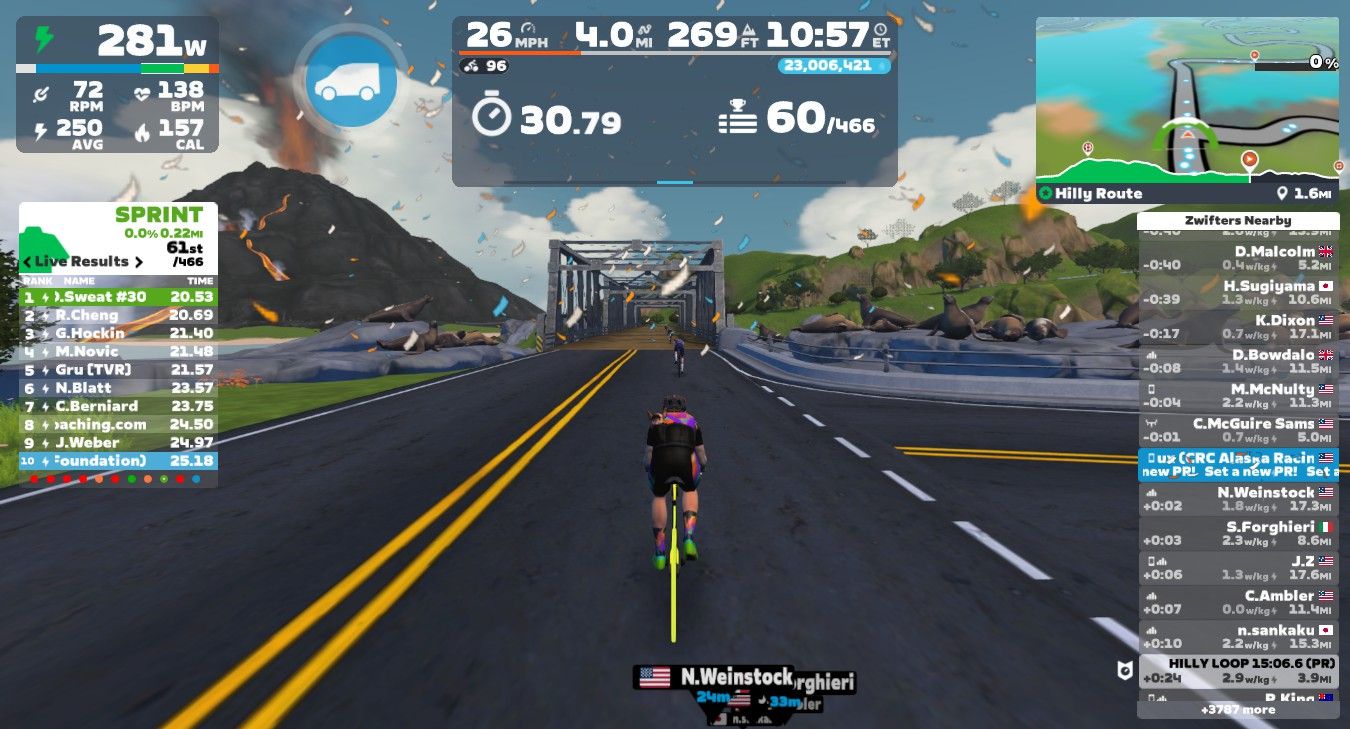Expand the +3787 more riders list
The height and width of the screenshot is (729, 1350).
(x=1238, y=709)
